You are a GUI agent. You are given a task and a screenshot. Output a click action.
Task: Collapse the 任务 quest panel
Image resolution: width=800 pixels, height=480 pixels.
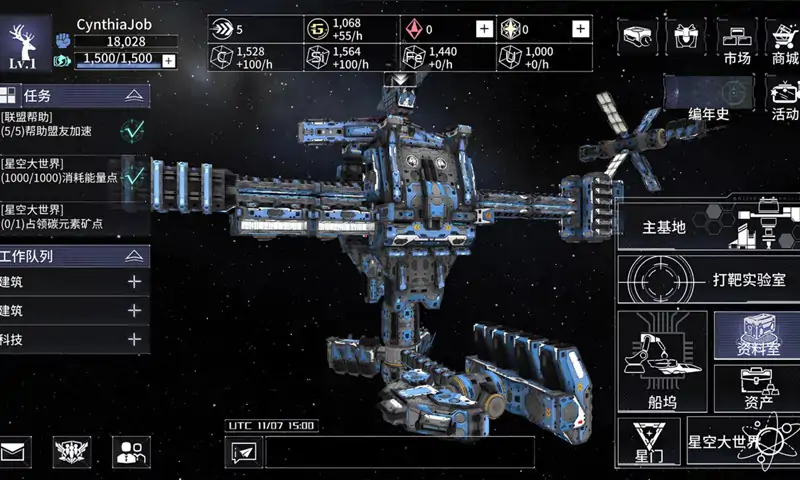click(x=133, y=96)
